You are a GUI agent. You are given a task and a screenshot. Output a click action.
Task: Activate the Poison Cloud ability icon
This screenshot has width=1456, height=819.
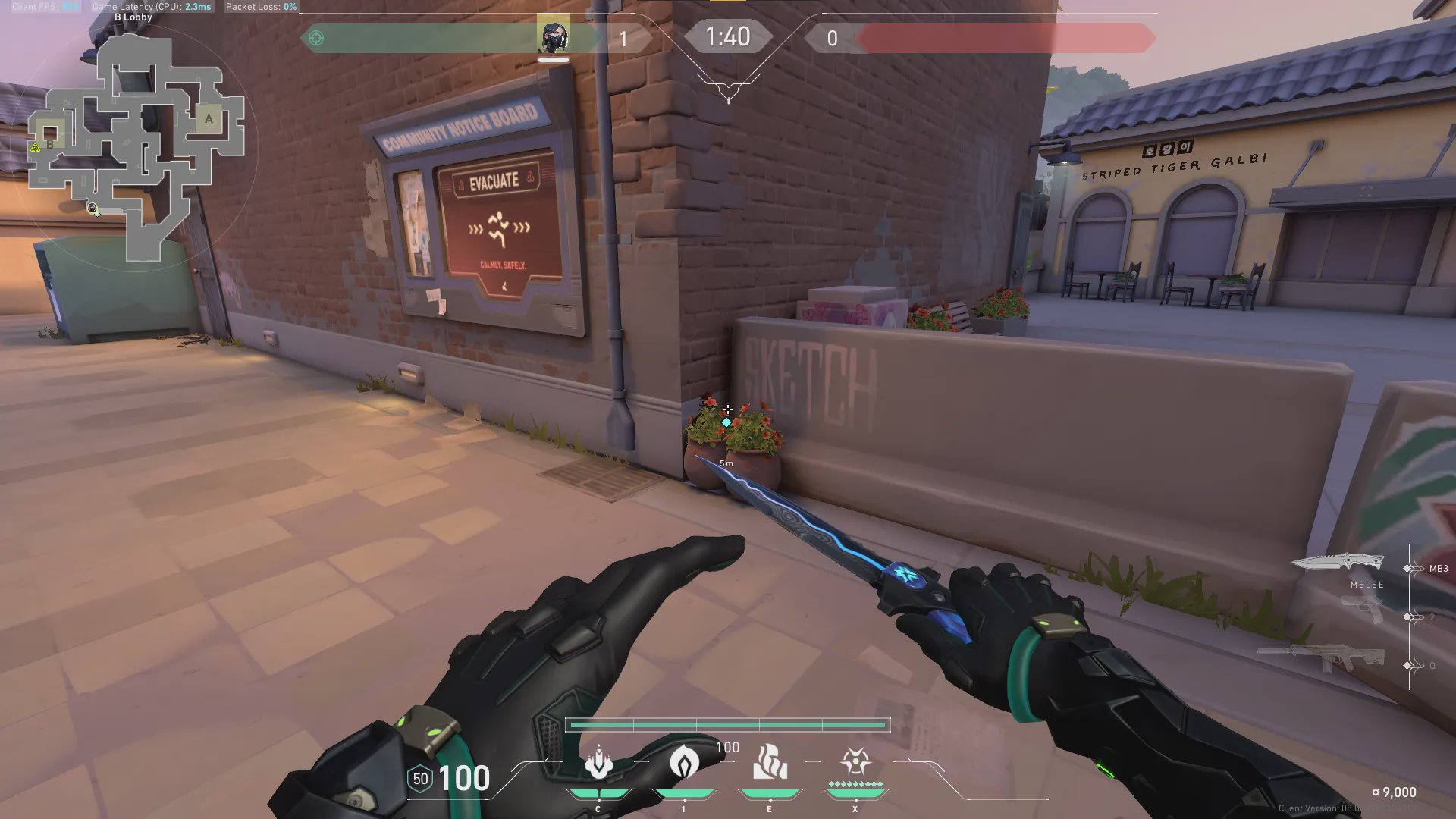[684, 762]
